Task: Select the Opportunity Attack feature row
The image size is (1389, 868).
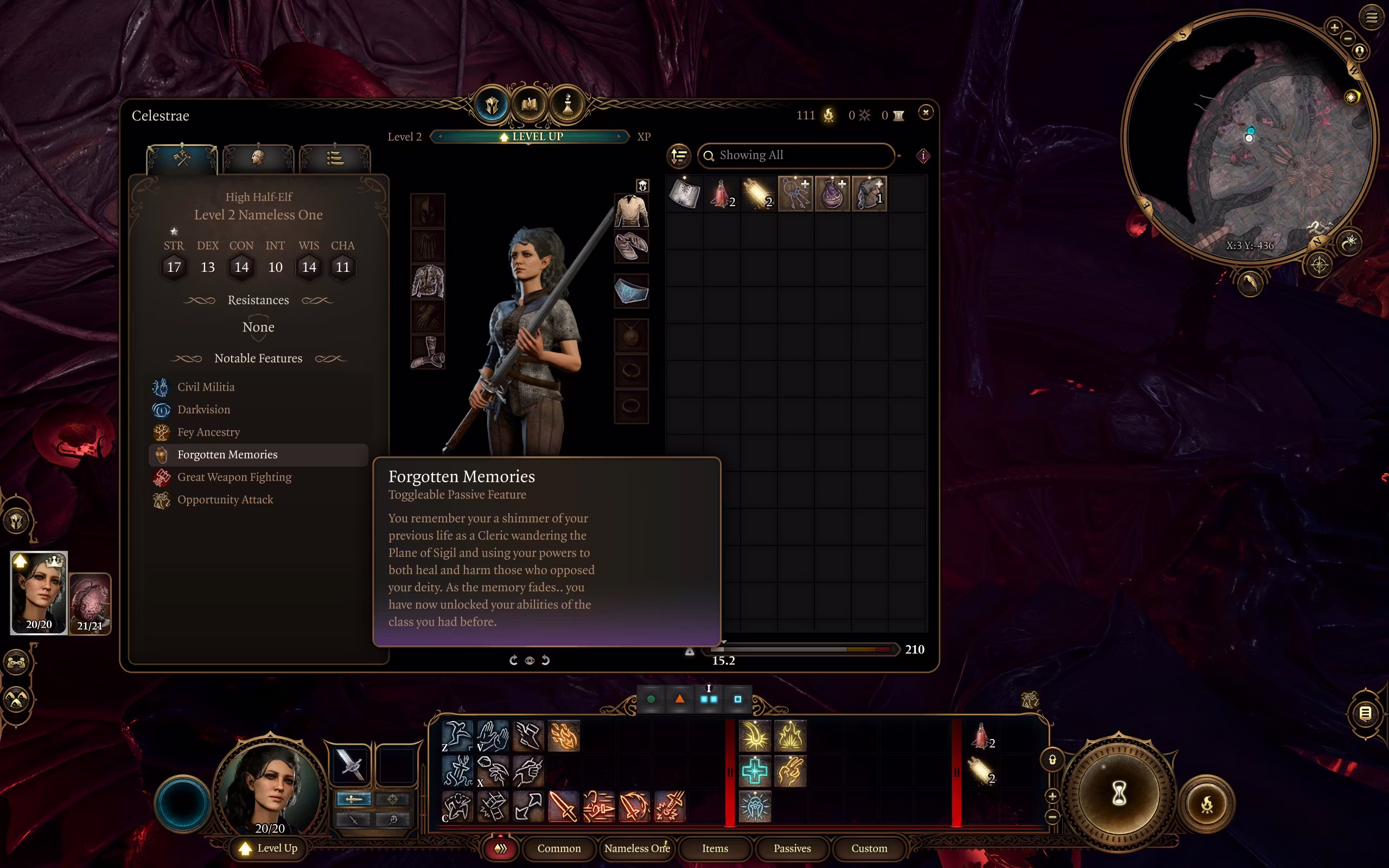Action: point(225,500)
